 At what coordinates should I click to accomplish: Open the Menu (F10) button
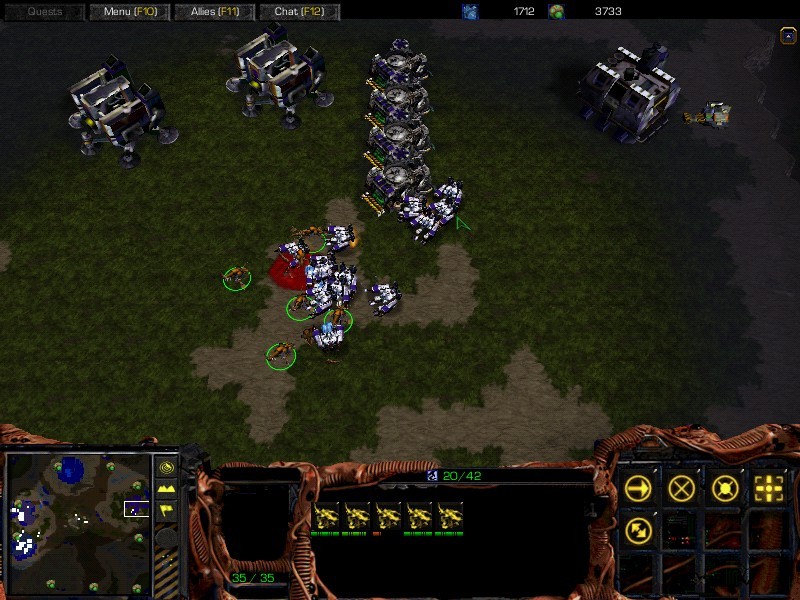click(130, 12)
